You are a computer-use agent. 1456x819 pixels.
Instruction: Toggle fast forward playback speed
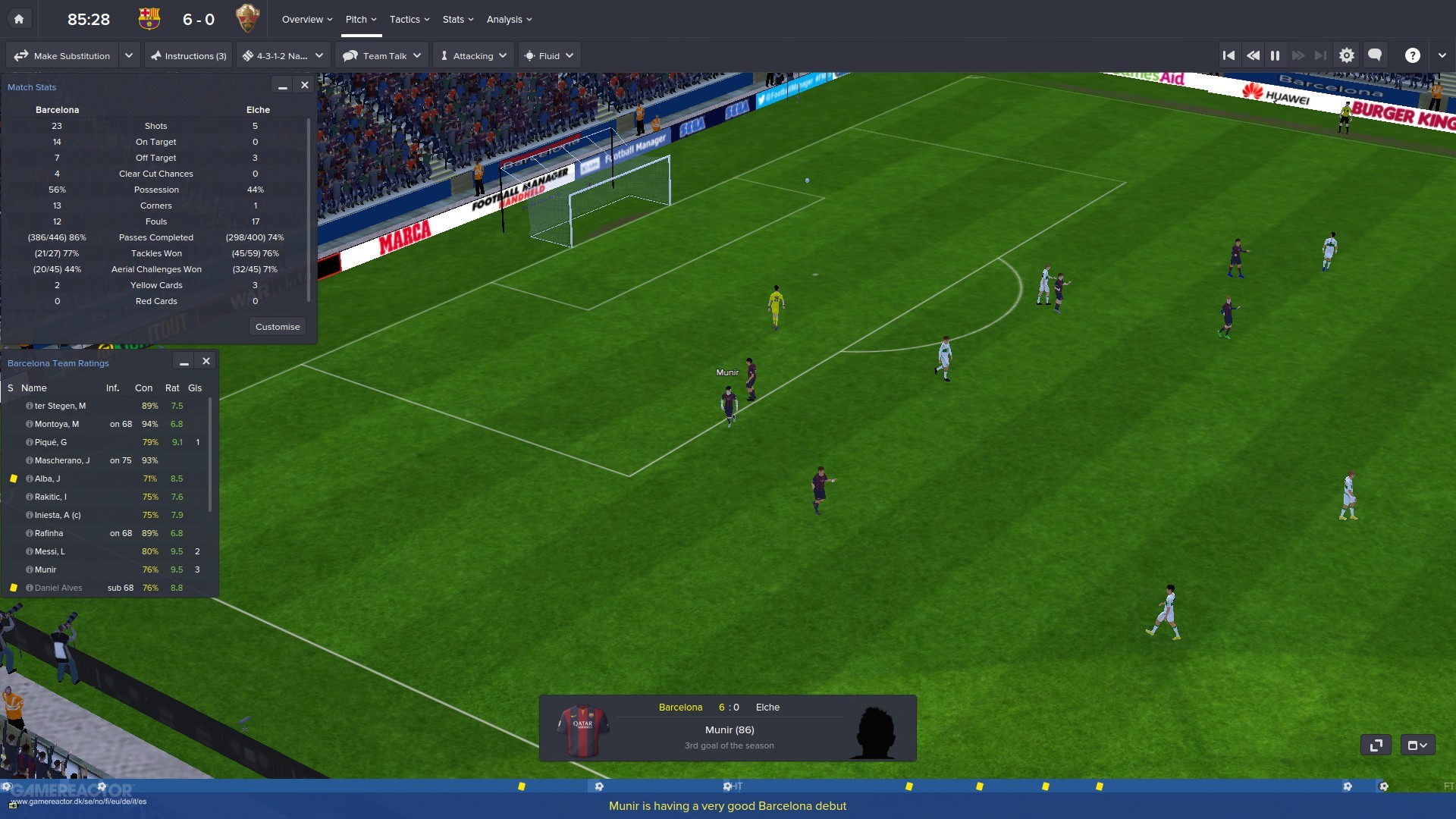(1299, 55)
